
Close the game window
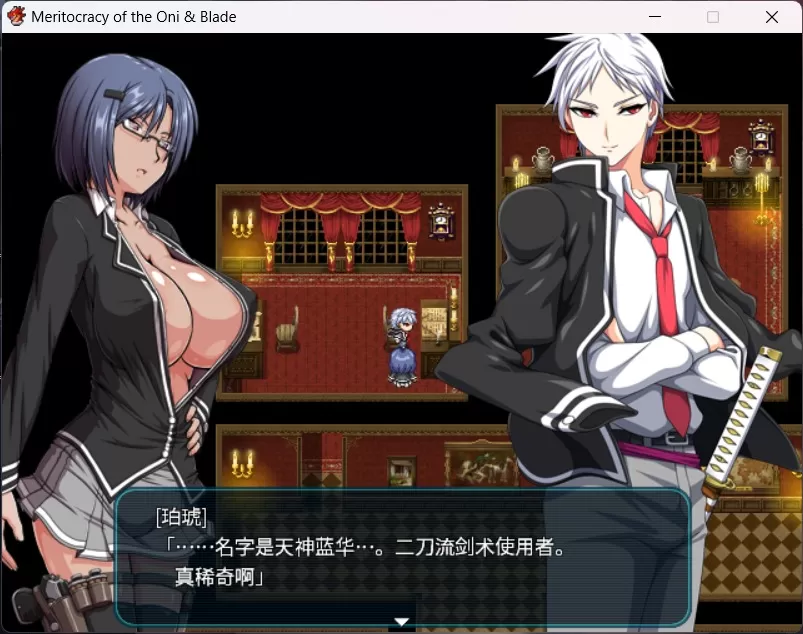point(771,17)
